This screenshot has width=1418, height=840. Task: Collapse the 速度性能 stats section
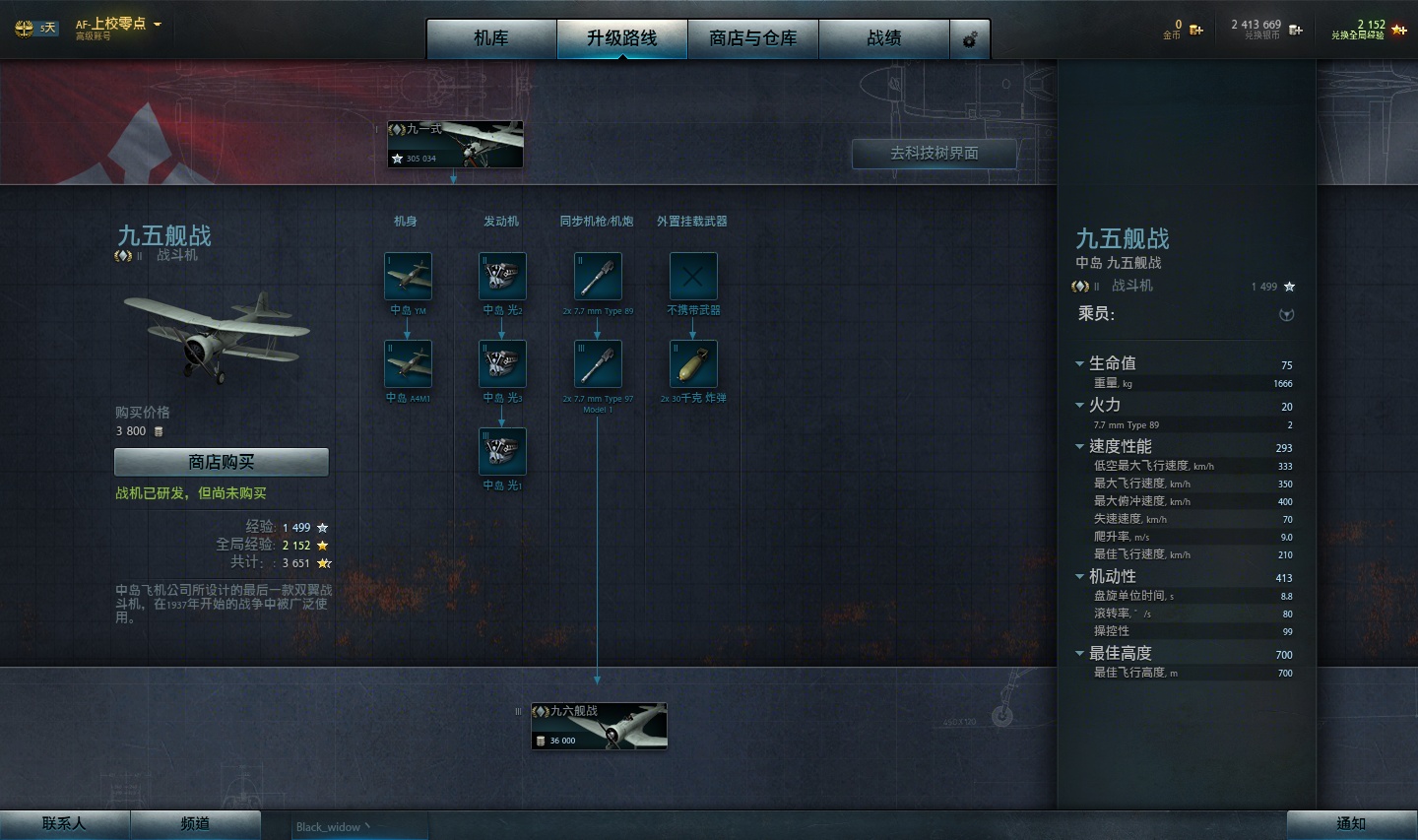(1080, 446)
